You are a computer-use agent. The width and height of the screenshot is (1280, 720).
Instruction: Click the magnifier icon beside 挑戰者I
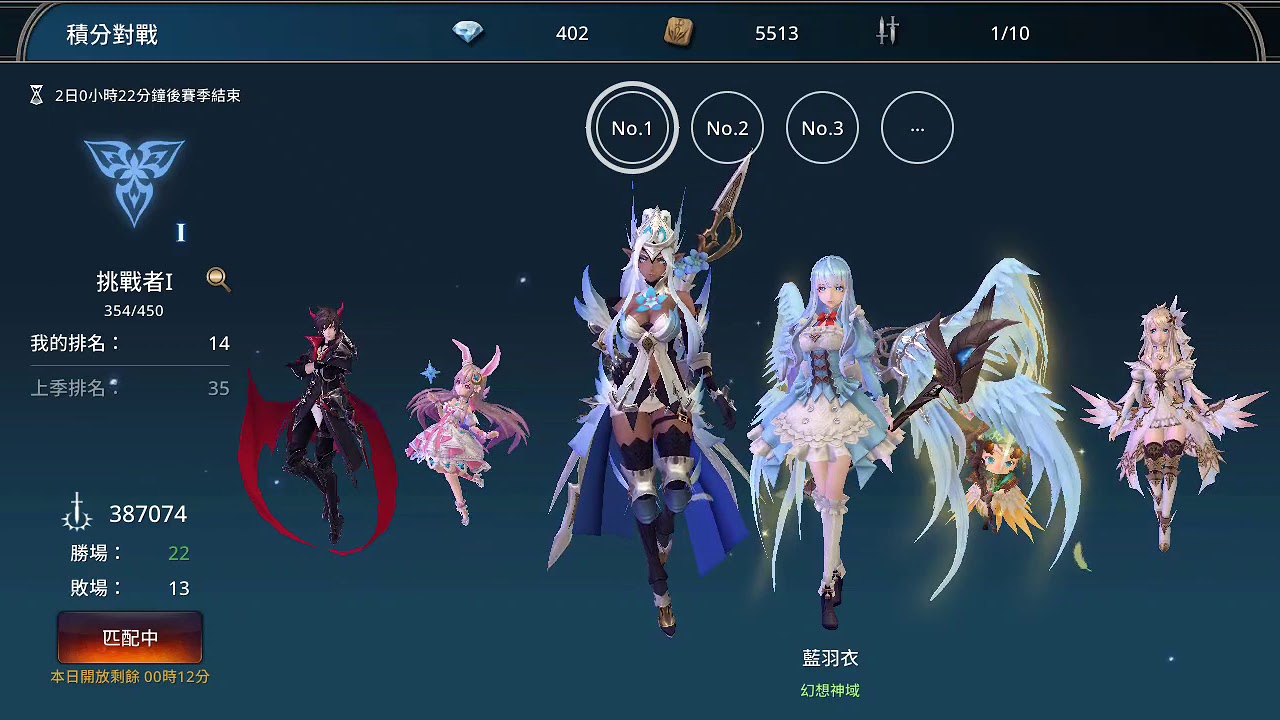[x=219, y=281]
